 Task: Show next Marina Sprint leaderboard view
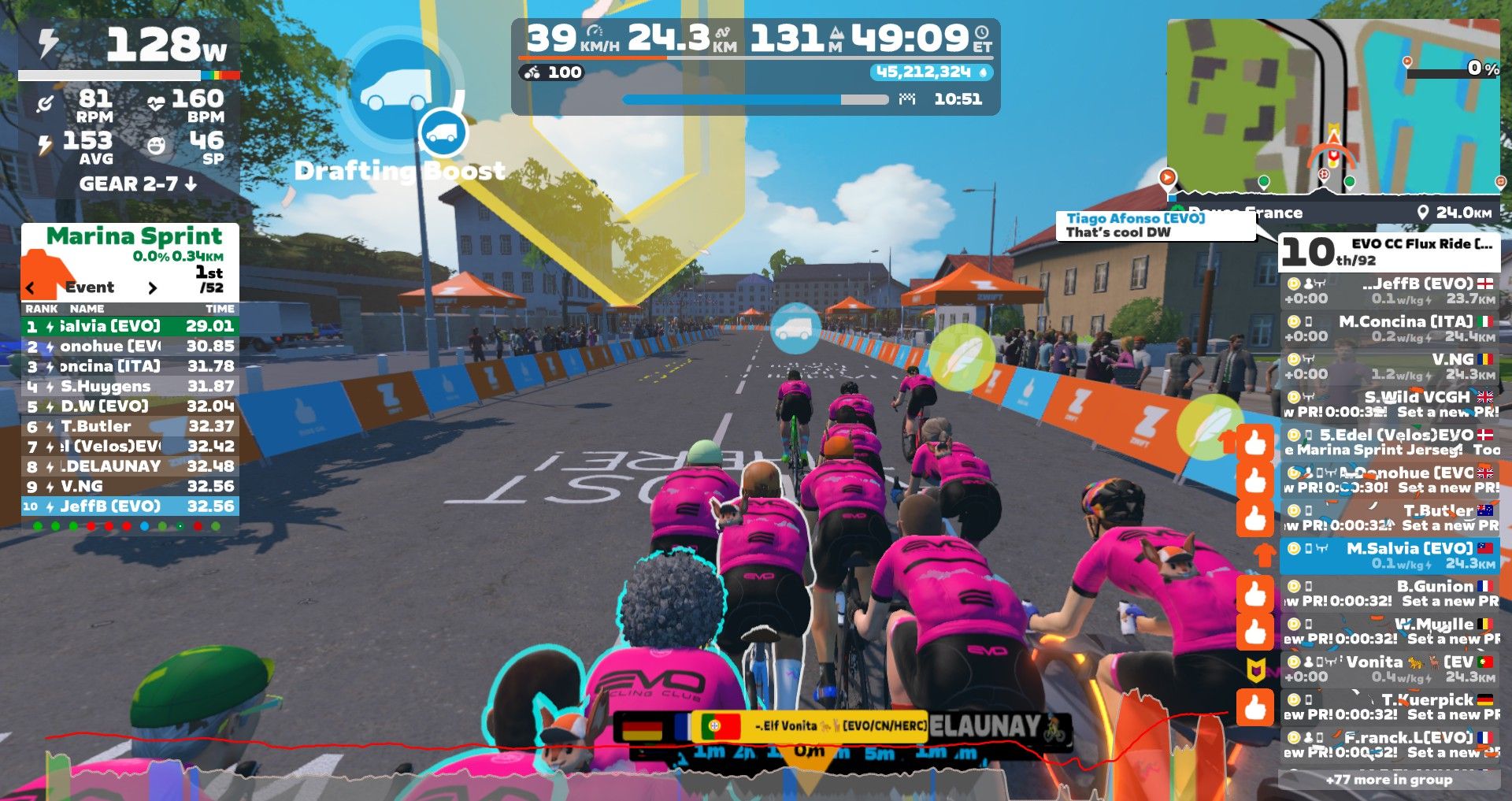(x=153, y=288)
